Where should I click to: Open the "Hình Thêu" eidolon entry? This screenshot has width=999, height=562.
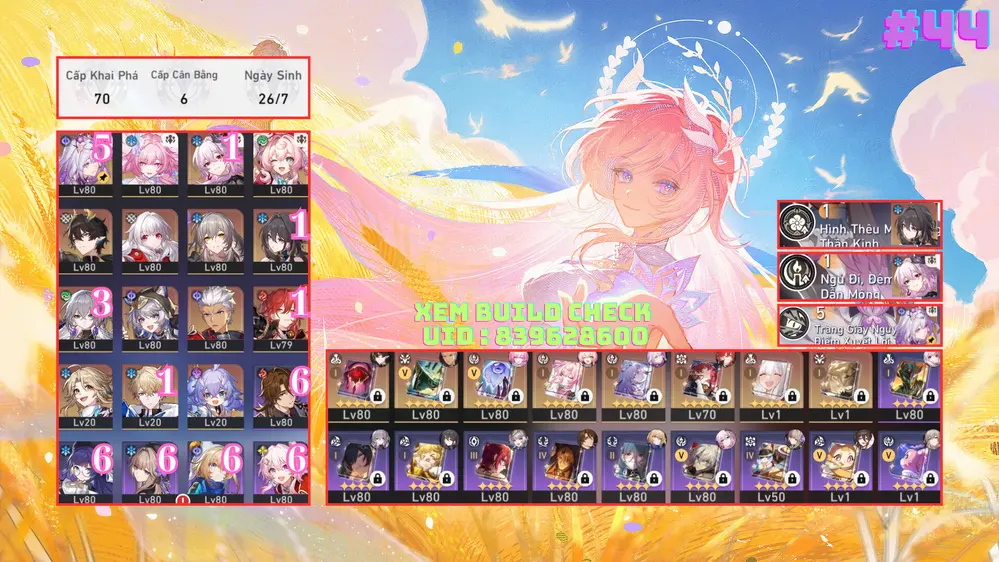[858, 224]
